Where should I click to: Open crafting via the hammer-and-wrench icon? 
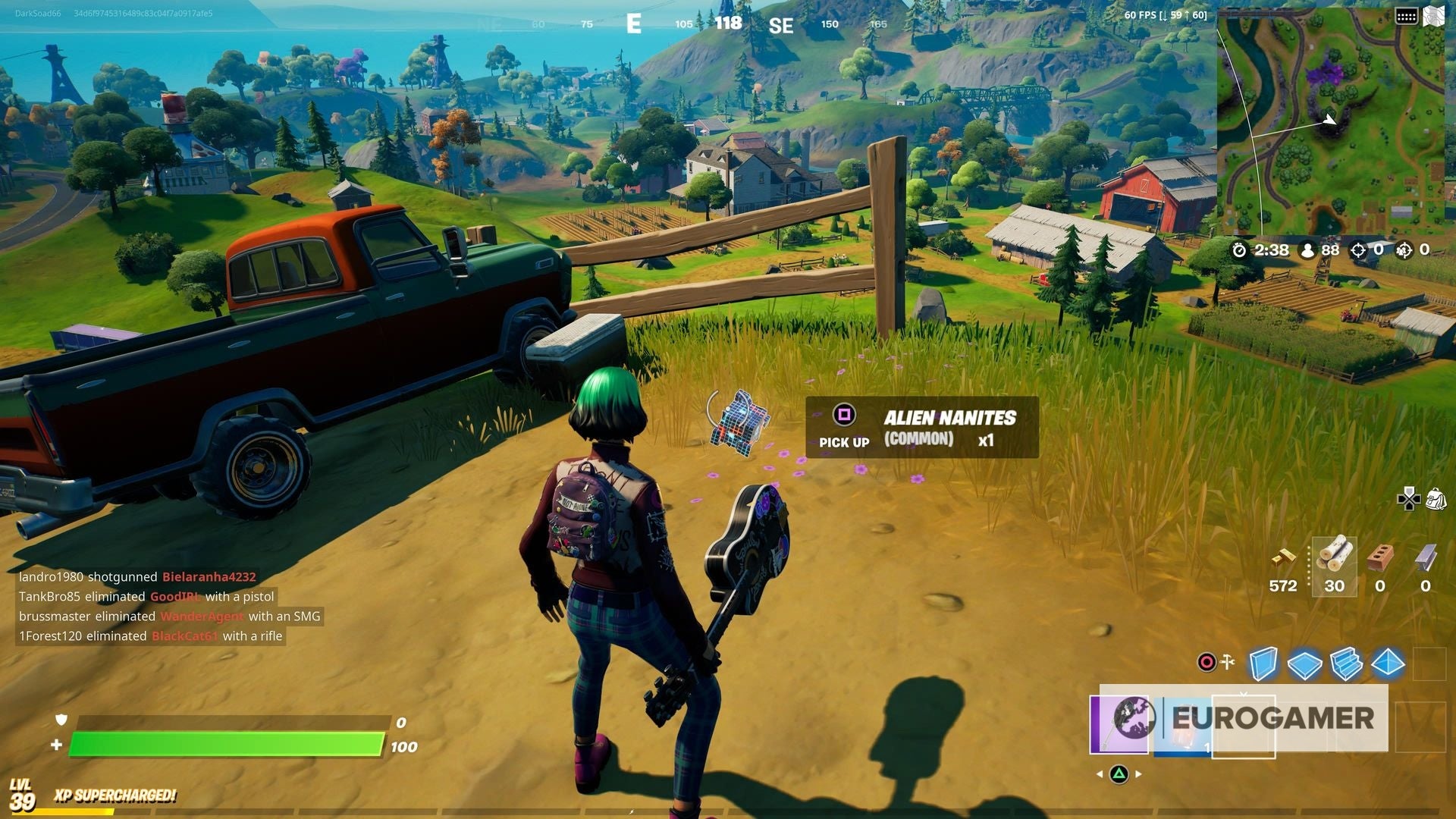[x=1227, y=662]
